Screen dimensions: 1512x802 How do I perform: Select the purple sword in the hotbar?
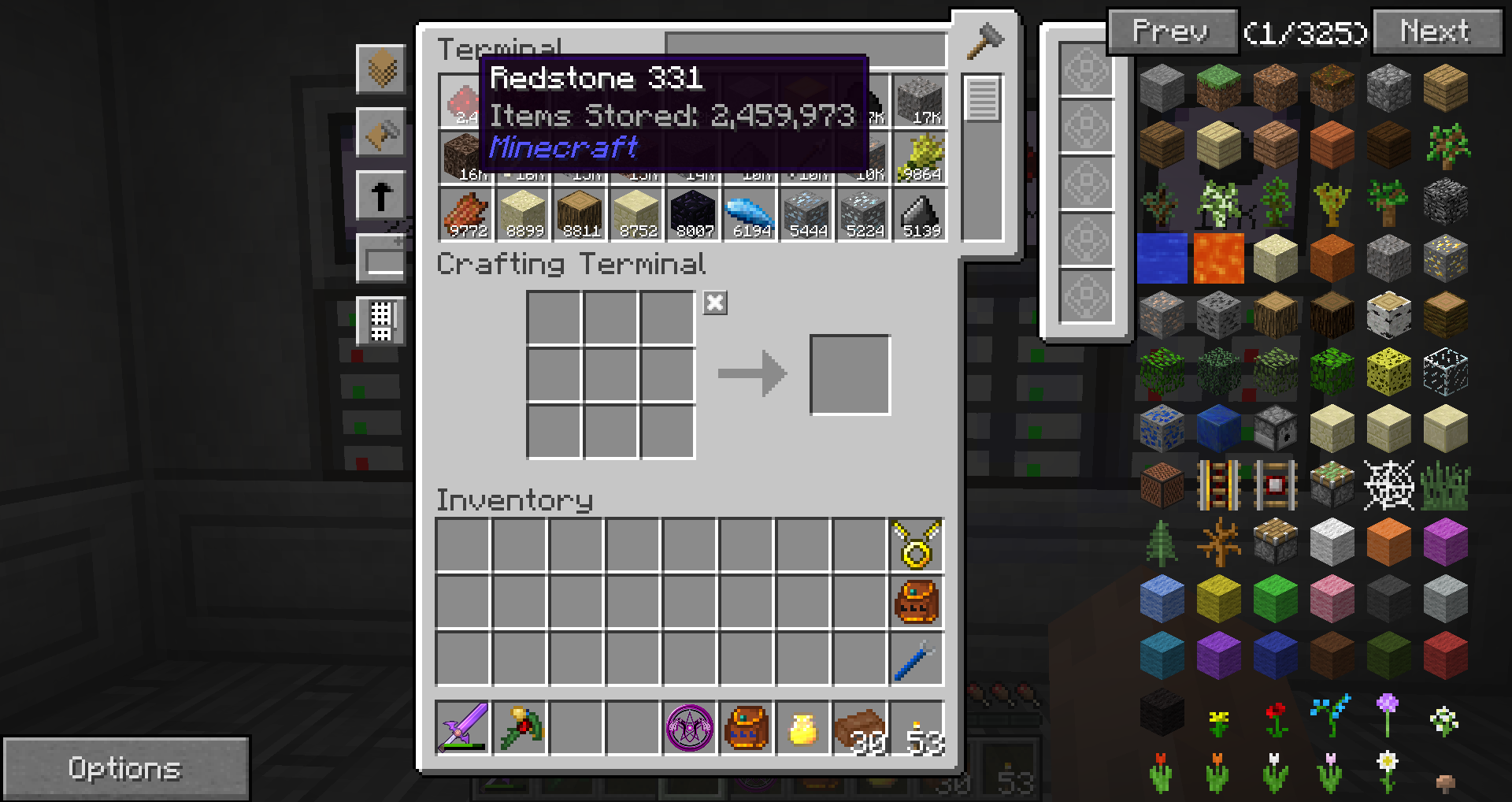pyautogui.click(x=463, y=728)
